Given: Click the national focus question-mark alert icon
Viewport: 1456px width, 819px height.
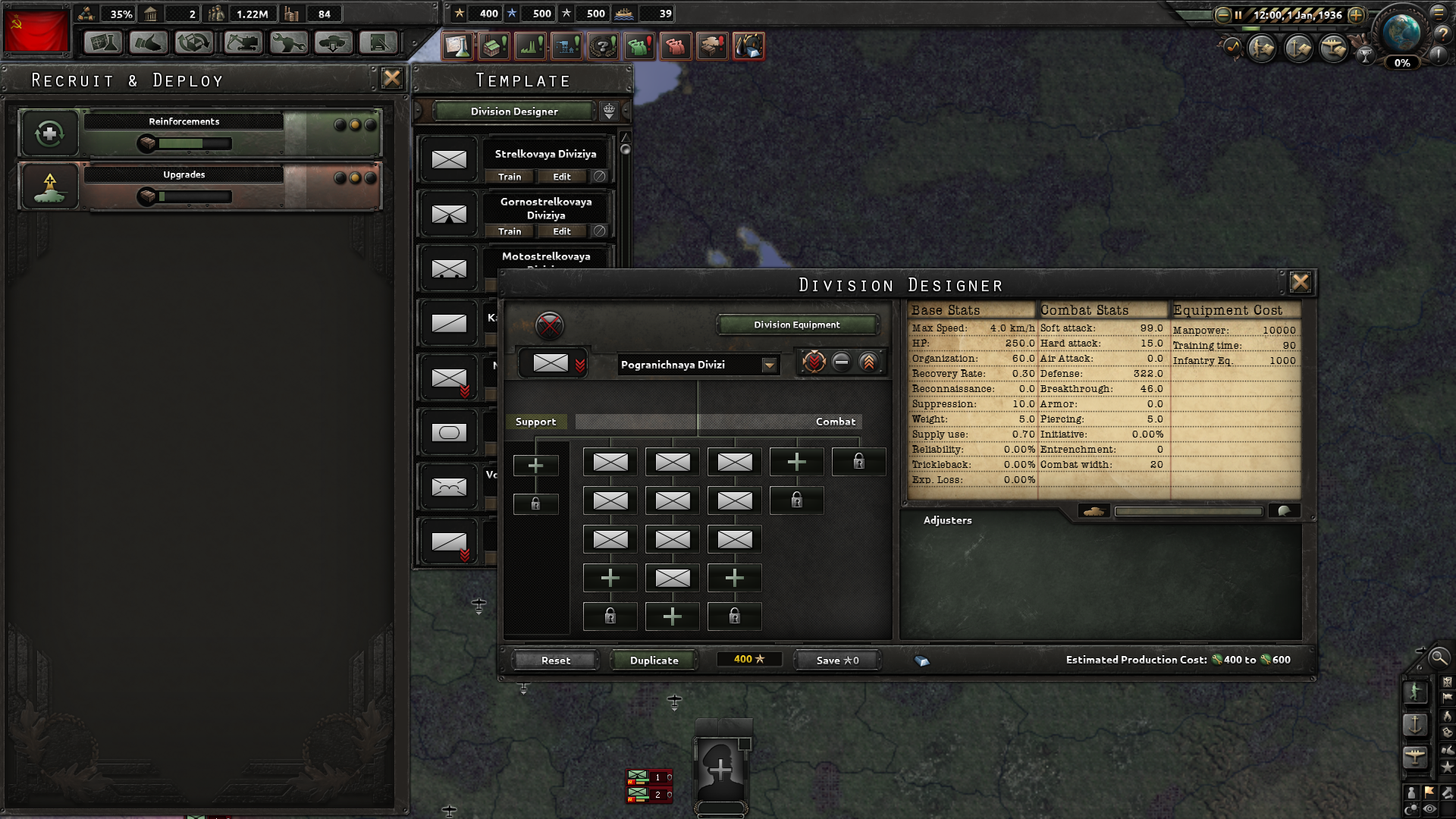Looking at the screenshot, I should pyautogui.click(x=603, y=45).
